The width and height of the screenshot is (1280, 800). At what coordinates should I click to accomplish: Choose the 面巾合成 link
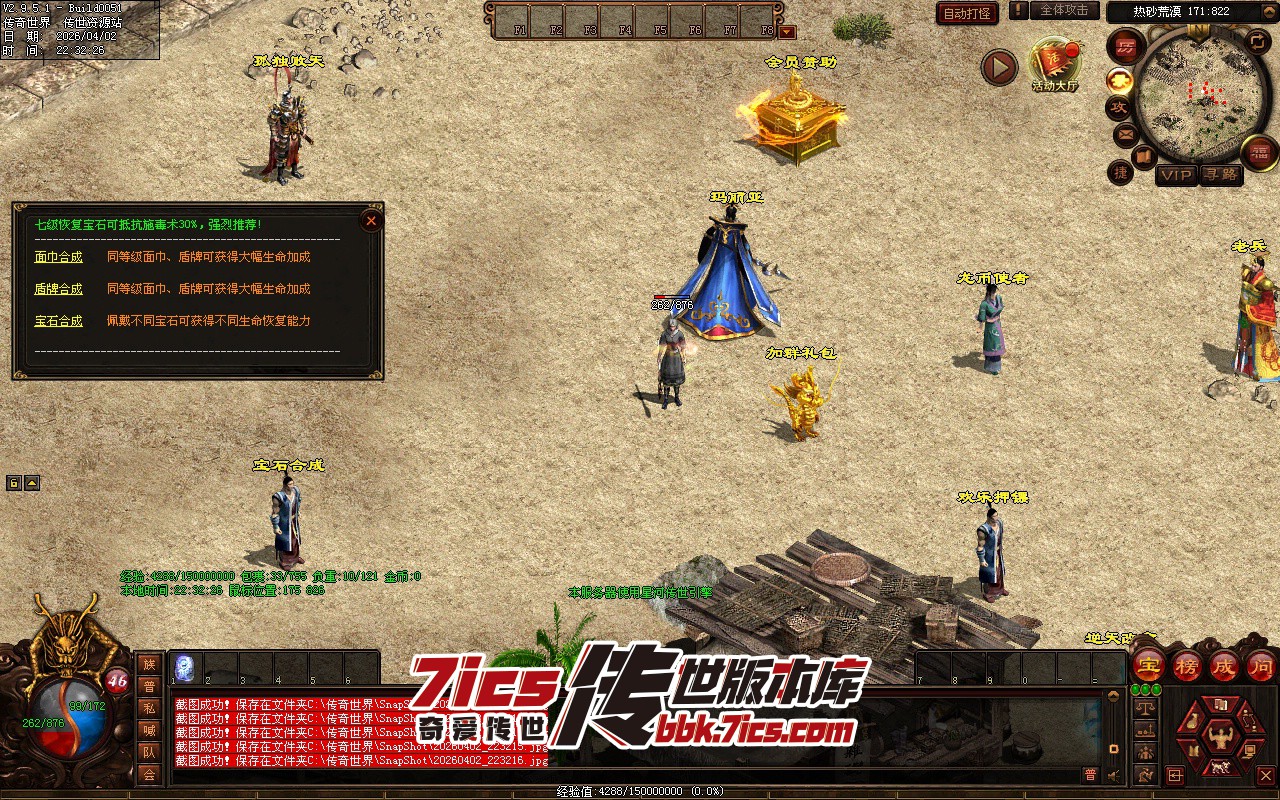click(58, 257)
